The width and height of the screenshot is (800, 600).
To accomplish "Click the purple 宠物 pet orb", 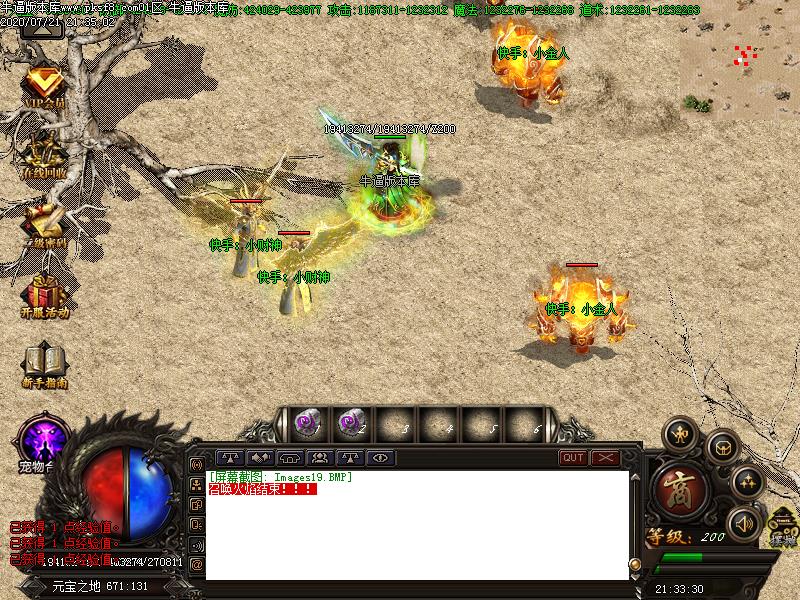I will (44, 440).
